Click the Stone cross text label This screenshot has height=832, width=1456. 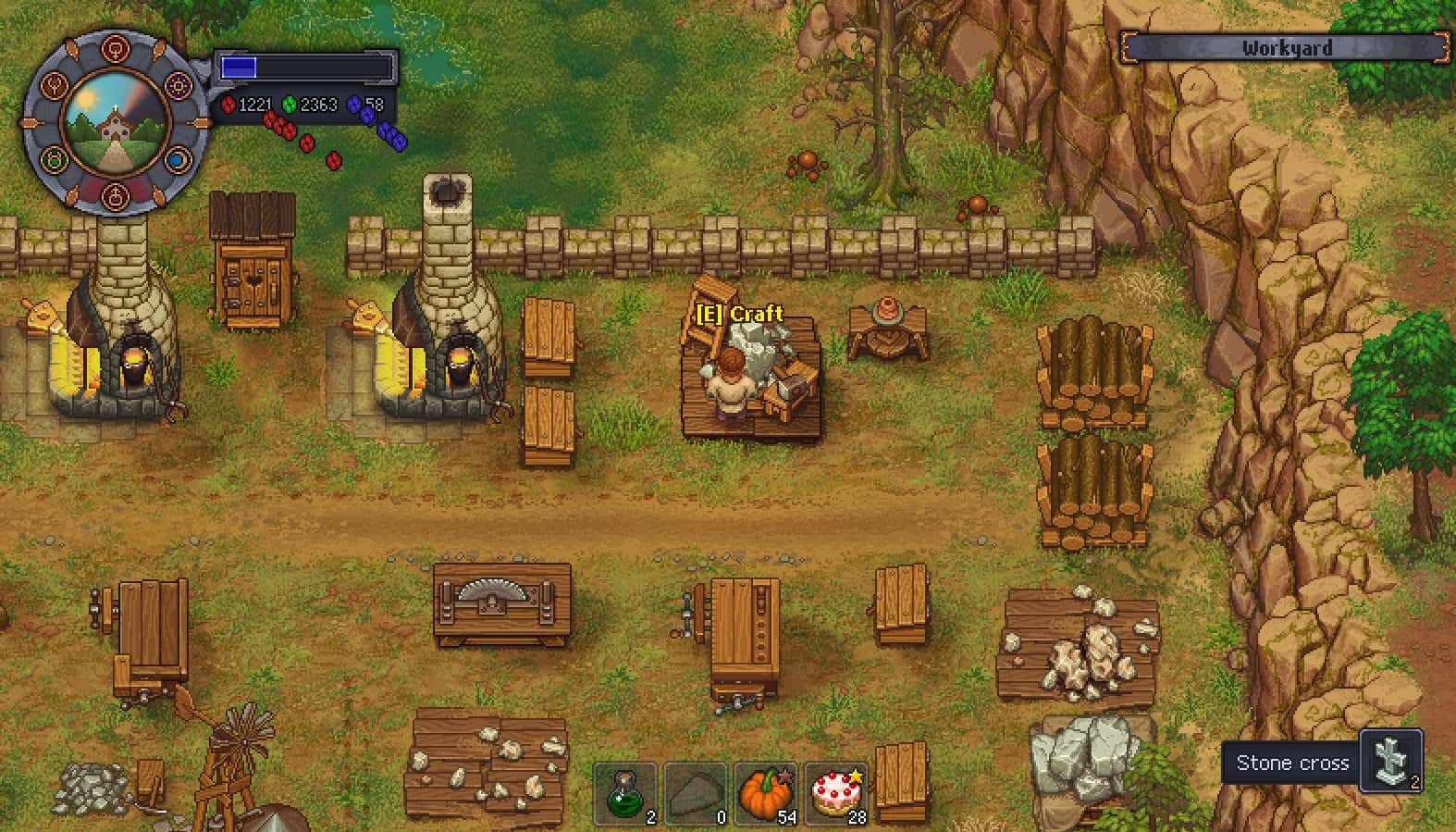[x=1291, y=764]
